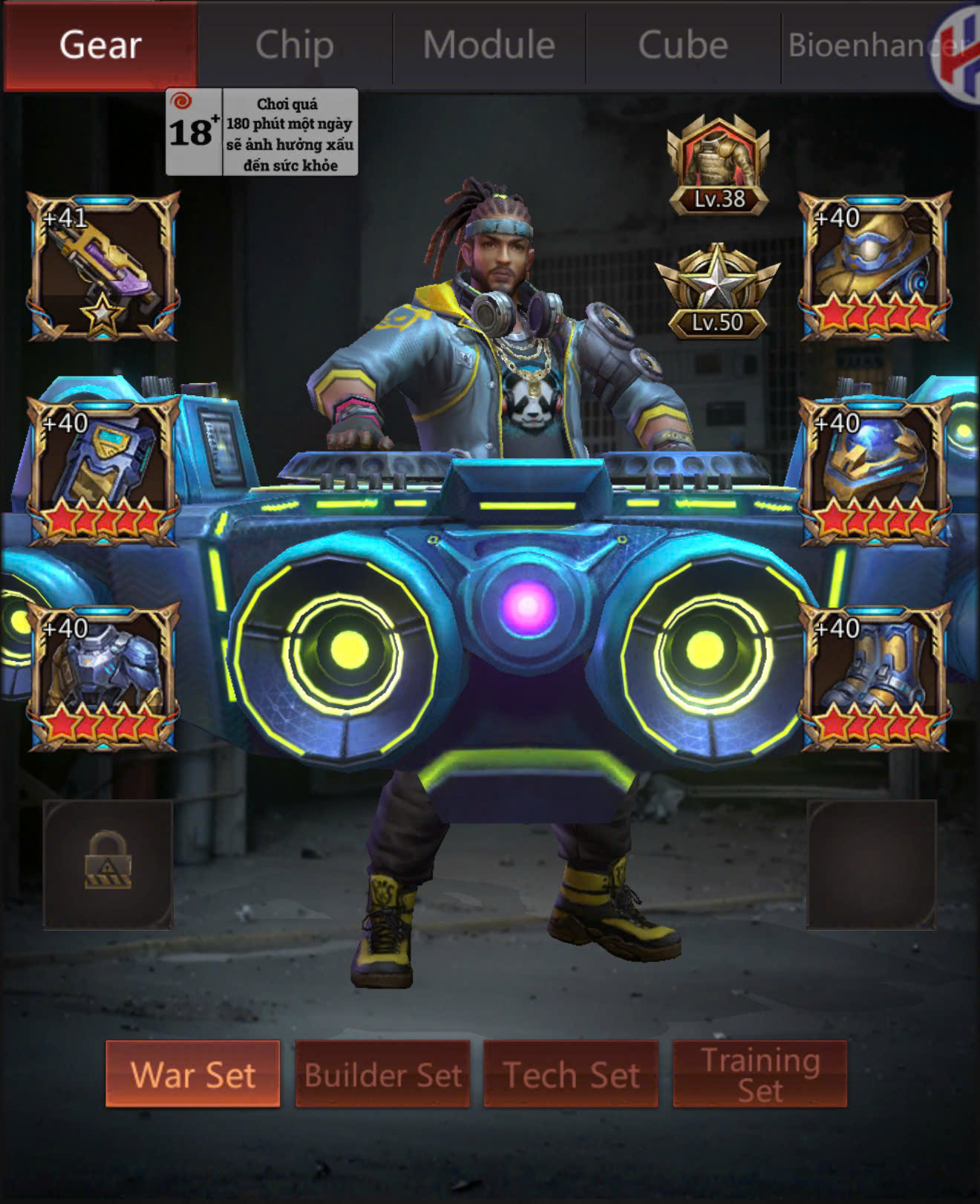The width and height of the screenshot is (980, 1204).
Task: Select the +41 rifle weapon slot
Action: pos(103,267)
